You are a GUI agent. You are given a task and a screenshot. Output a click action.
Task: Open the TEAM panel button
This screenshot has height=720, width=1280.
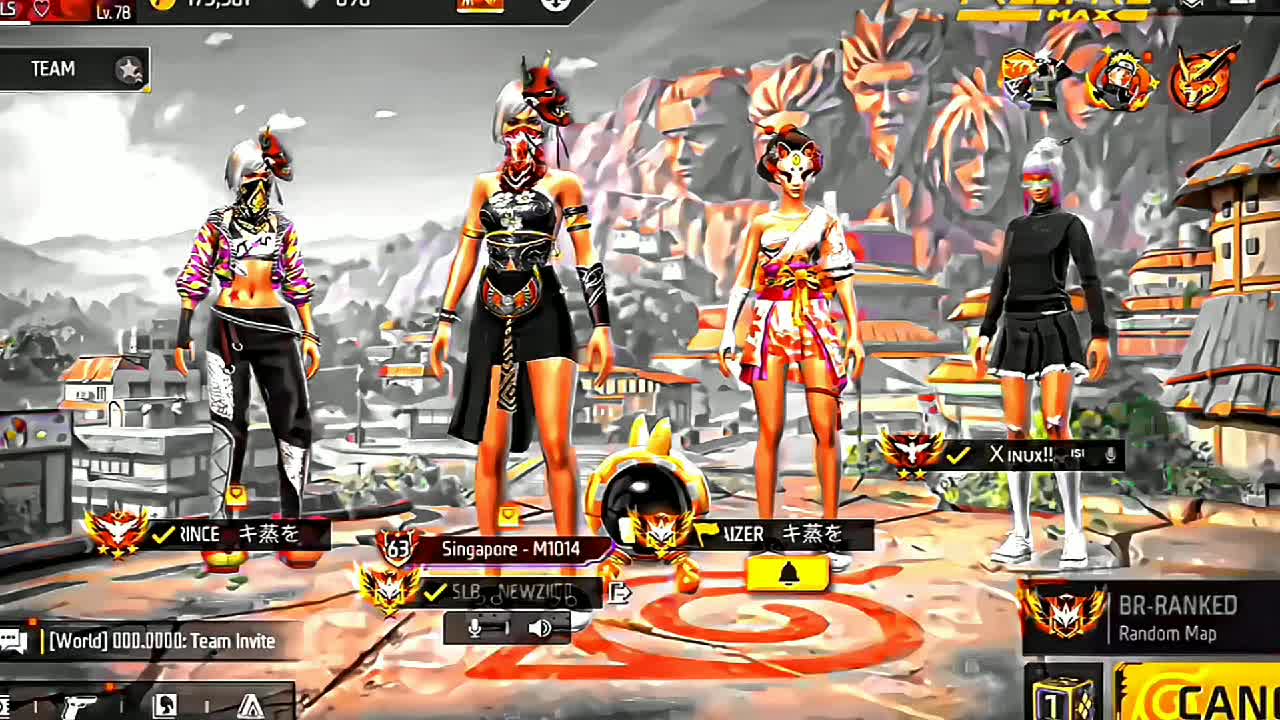tap(72, 69)
